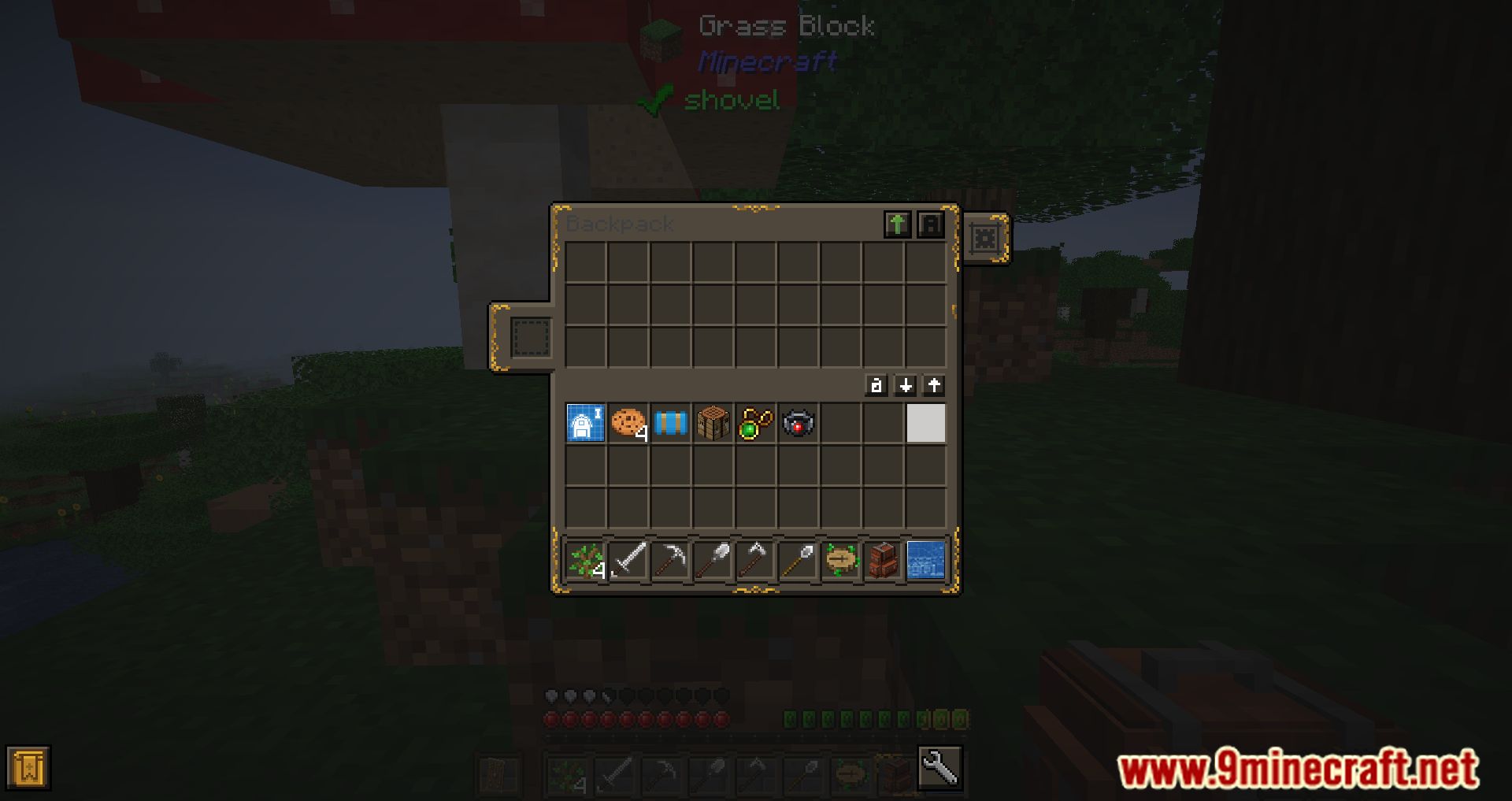Click the Backpack title text
The image size is (1512, 801).
pyautogui.click(x=618, y=224)
